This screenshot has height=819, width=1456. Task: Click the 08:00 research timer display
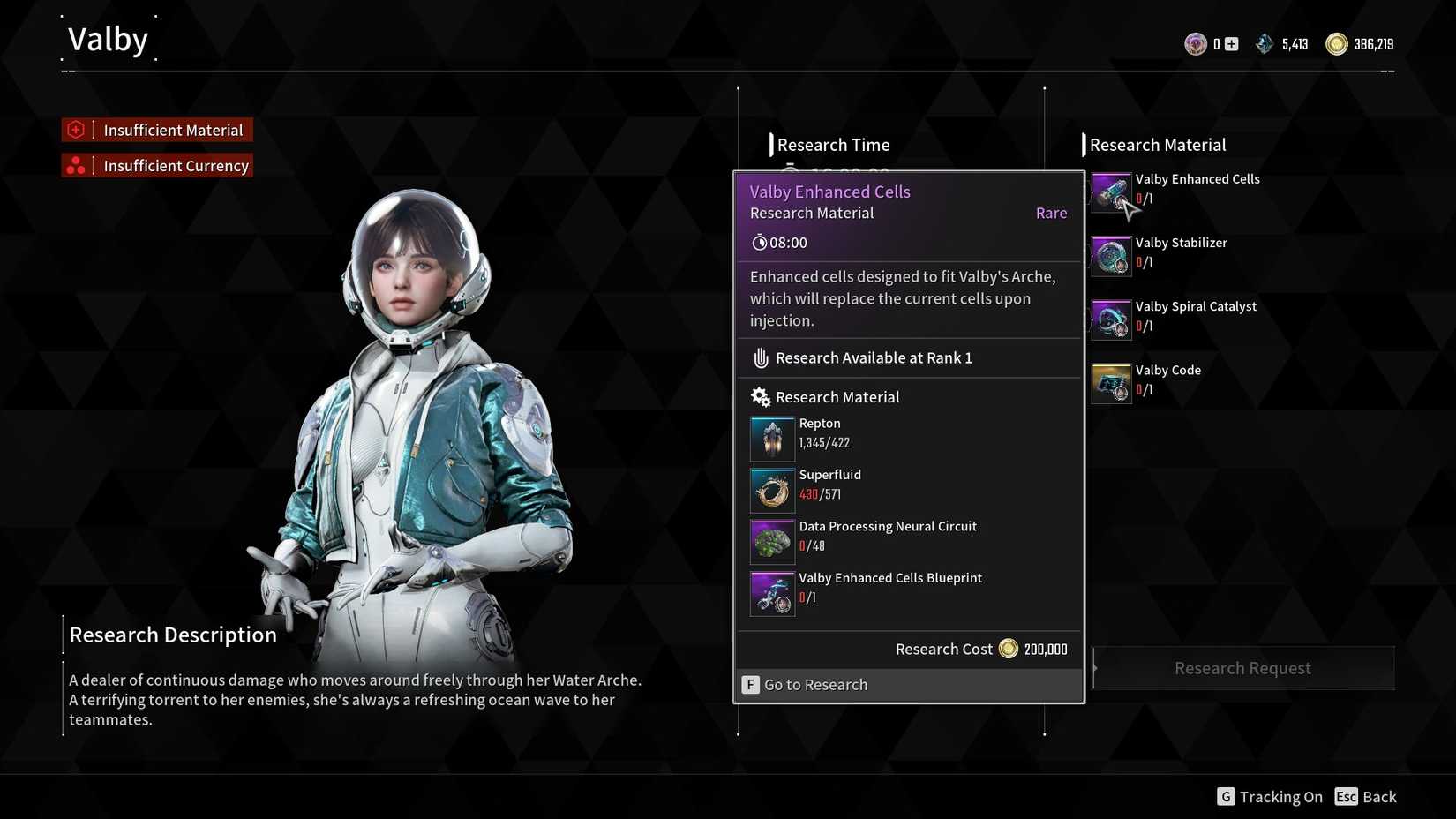778,242
